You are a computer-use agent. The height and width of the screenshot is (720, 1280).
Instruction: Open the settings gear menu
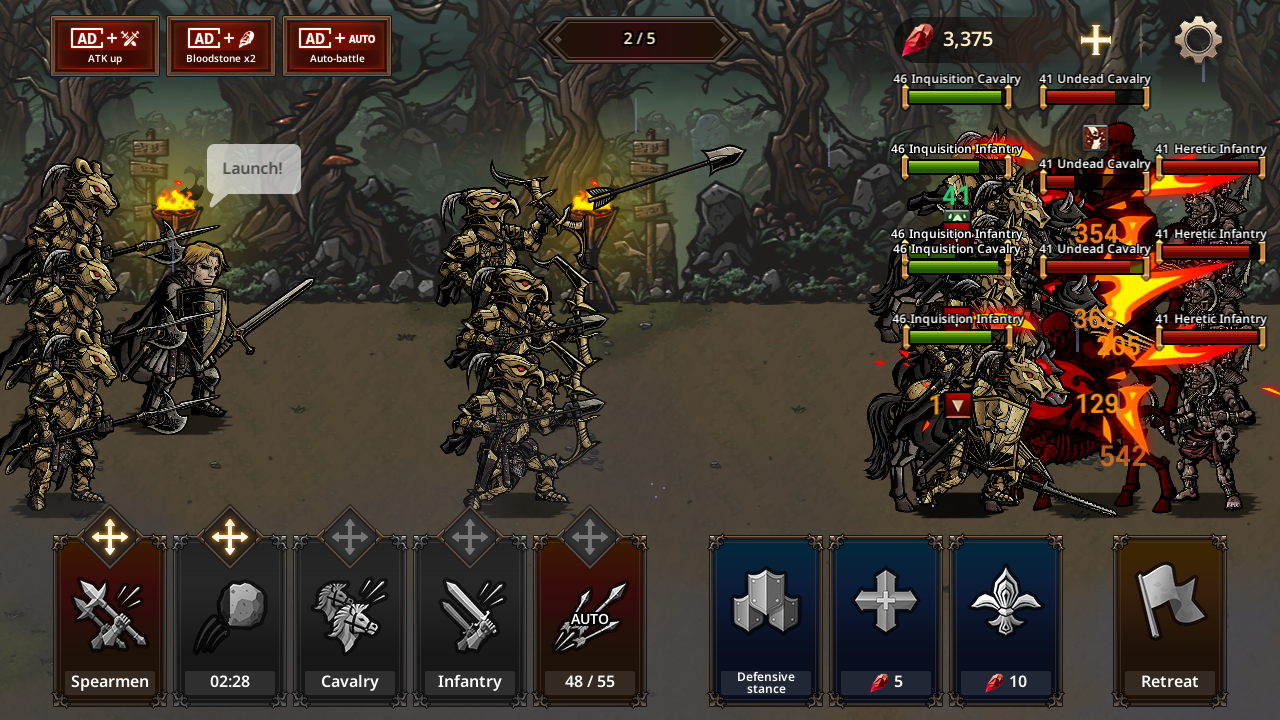[1198, 41]
